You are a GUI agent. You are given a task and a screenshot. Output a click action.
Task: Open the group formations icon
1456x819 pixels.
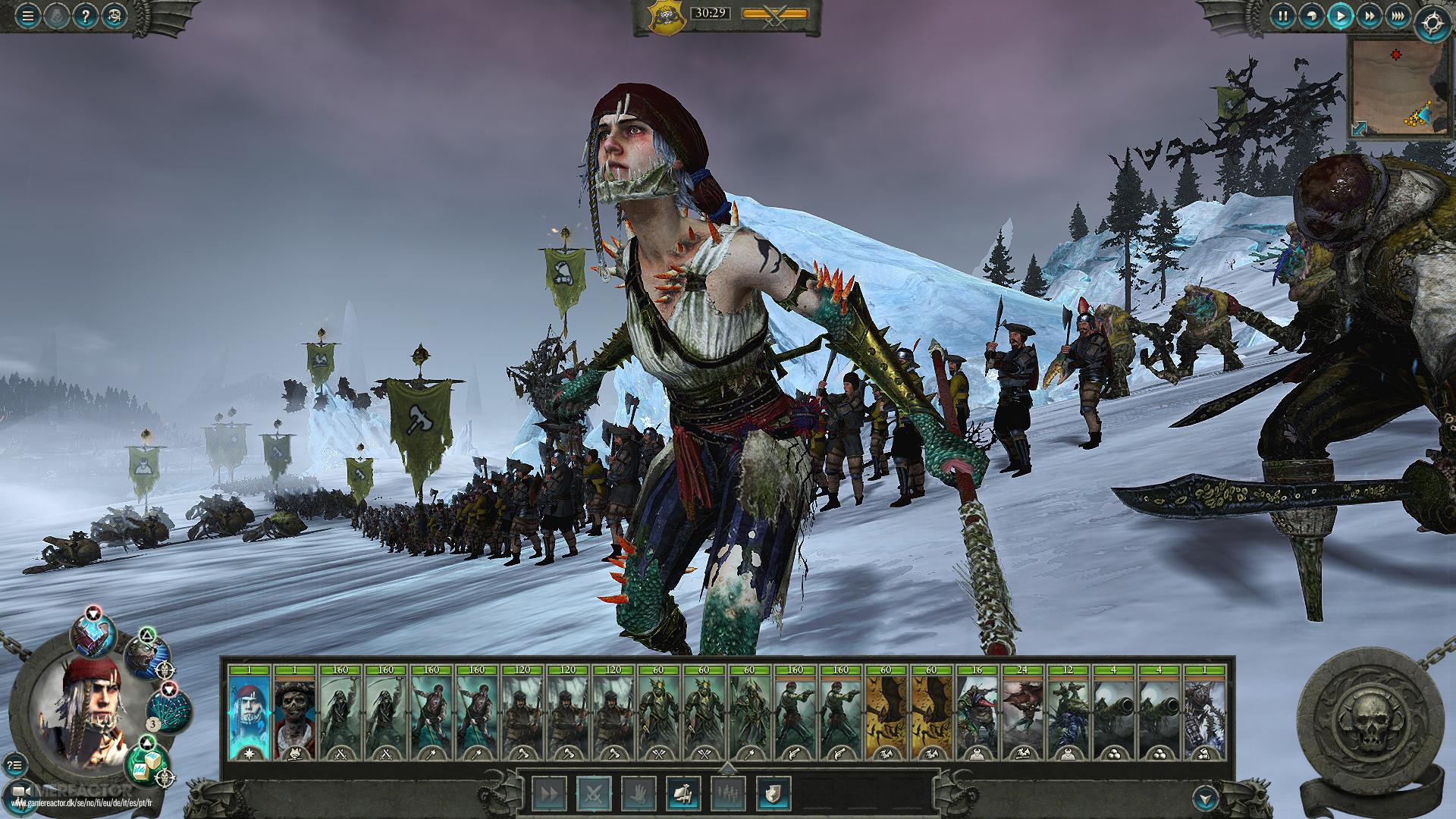727,792
